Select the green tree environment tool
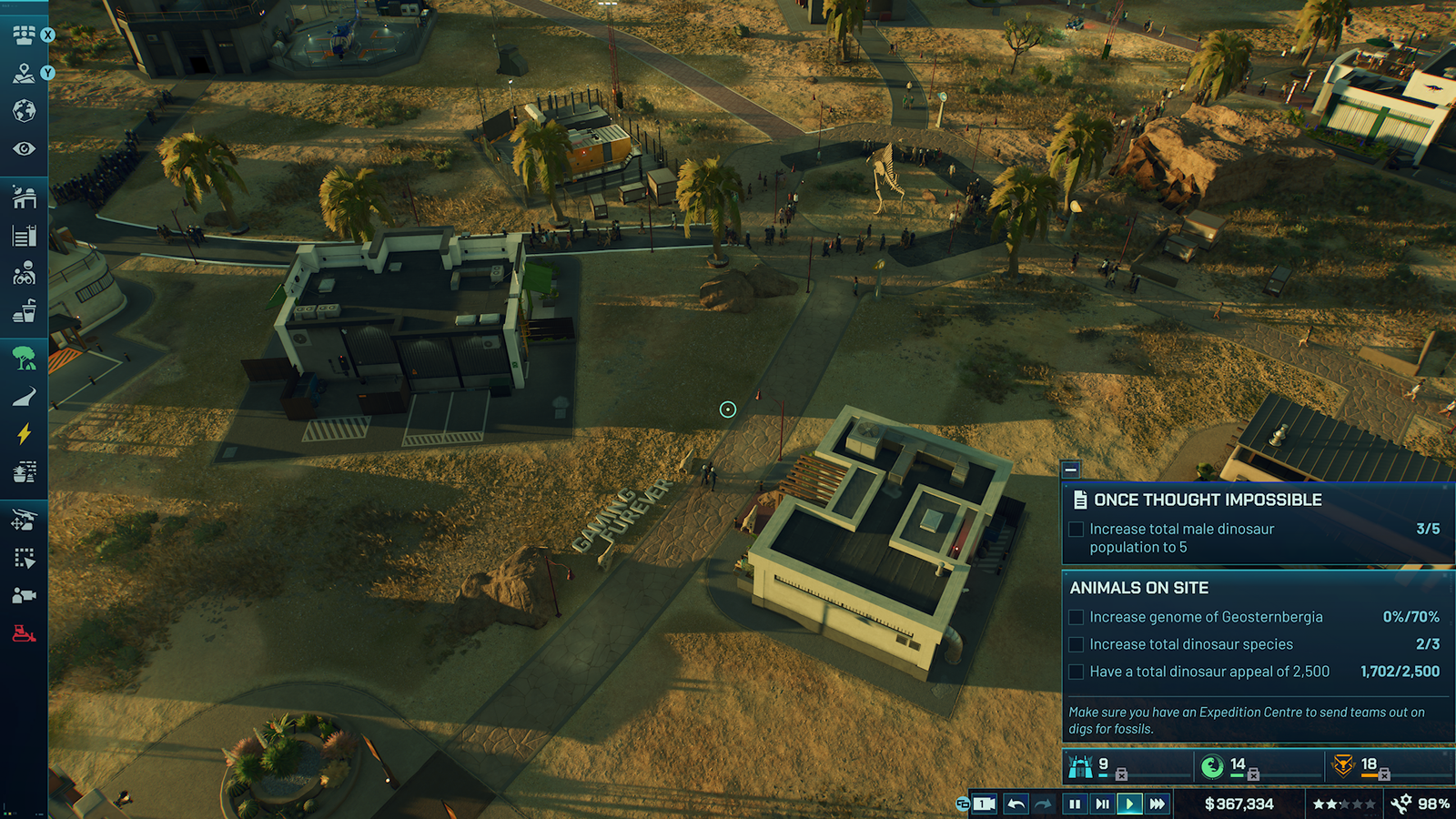The width and height of the screenshot is (1456, 819). coord(24,358)
